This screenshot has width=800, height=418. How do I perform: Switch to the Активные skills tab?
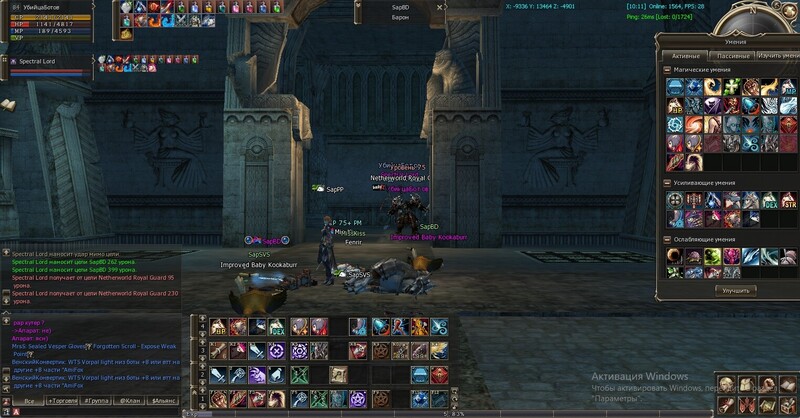[x=685, y=56]
